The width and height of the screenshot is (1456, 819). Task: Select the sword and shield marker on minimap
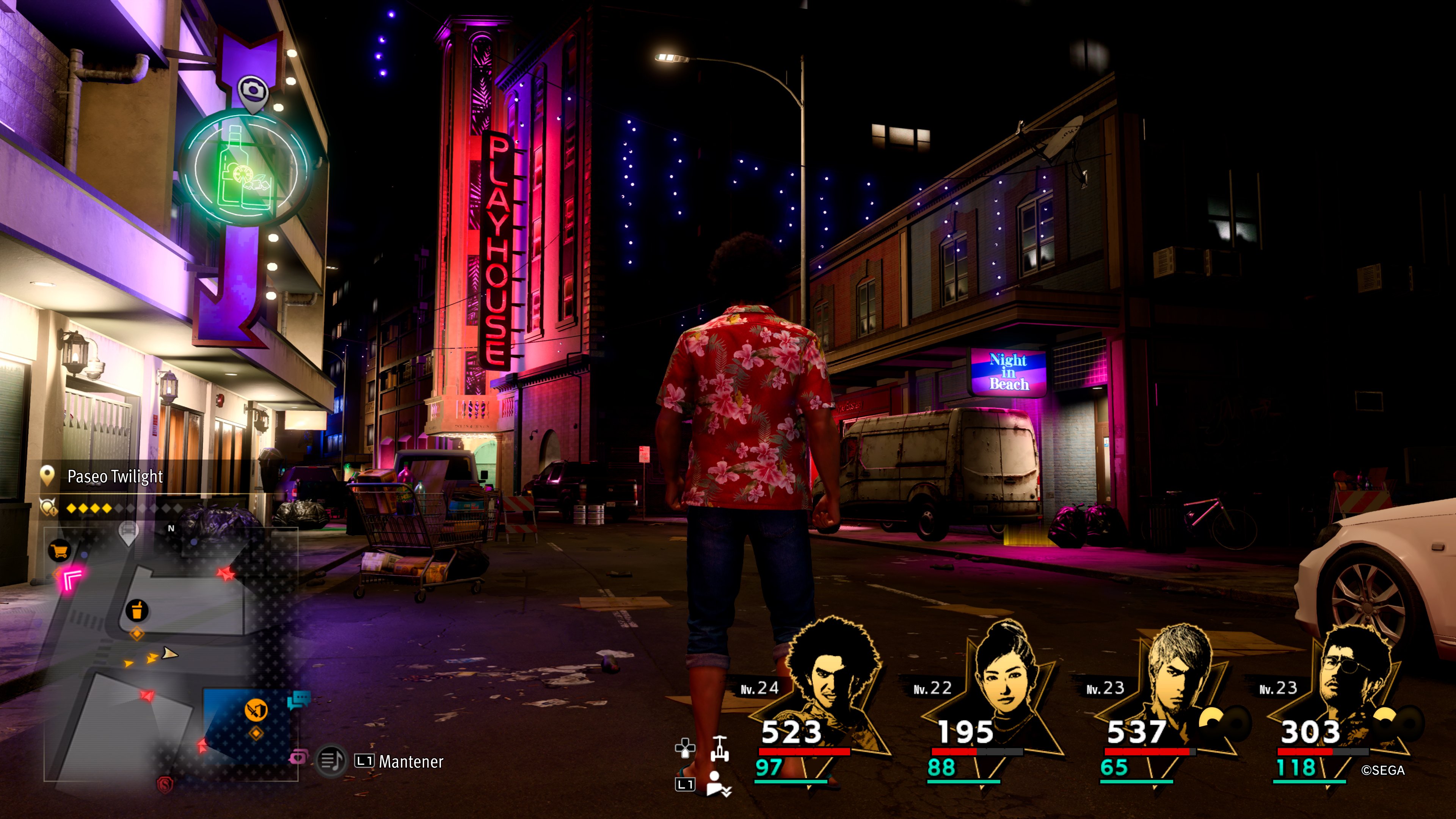[x=256, y=709]
